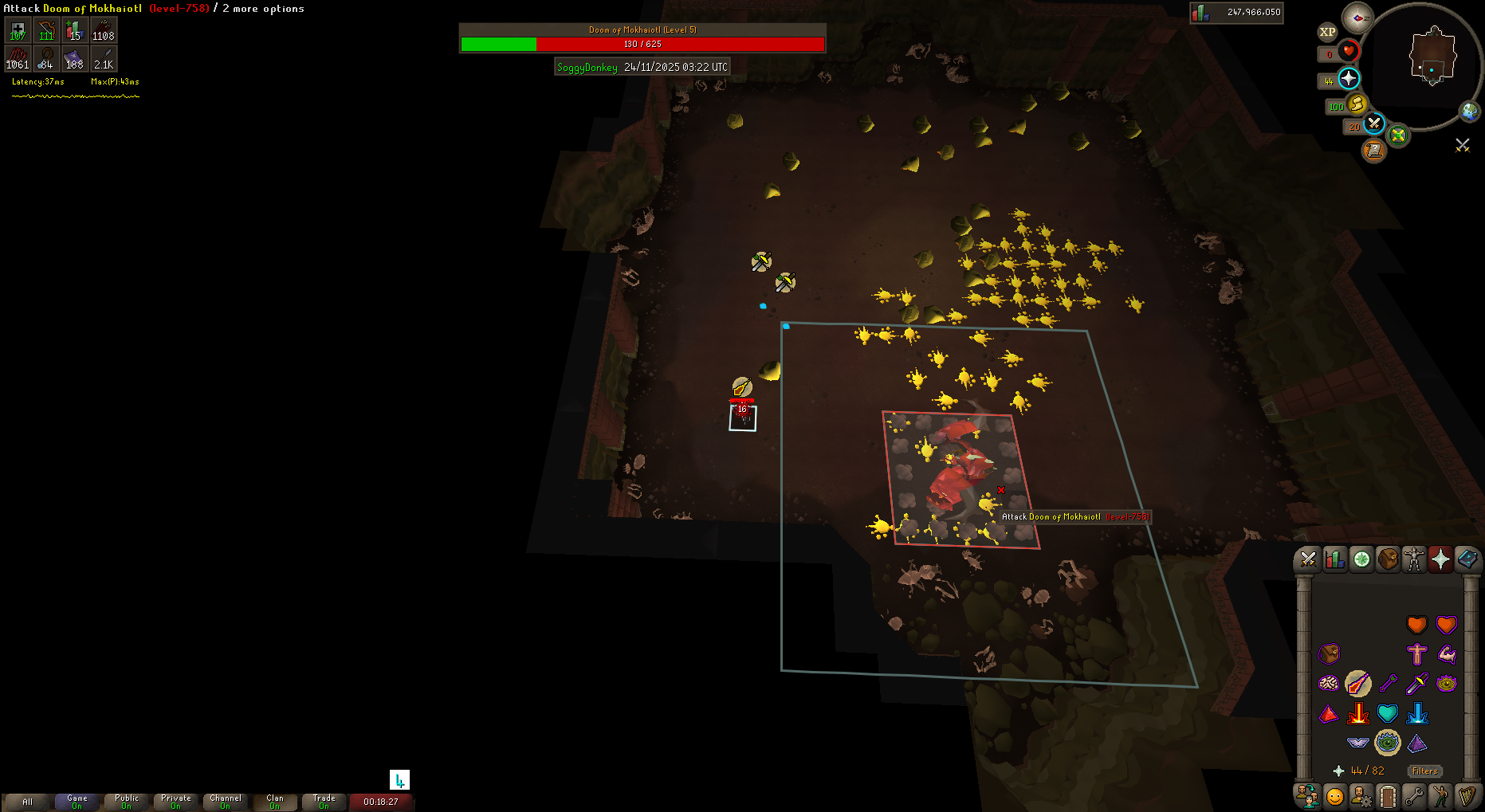The width and height of the screenshot is (1485, 812).
Task: Toggle the XP drops button
Action: [1327, 33]
